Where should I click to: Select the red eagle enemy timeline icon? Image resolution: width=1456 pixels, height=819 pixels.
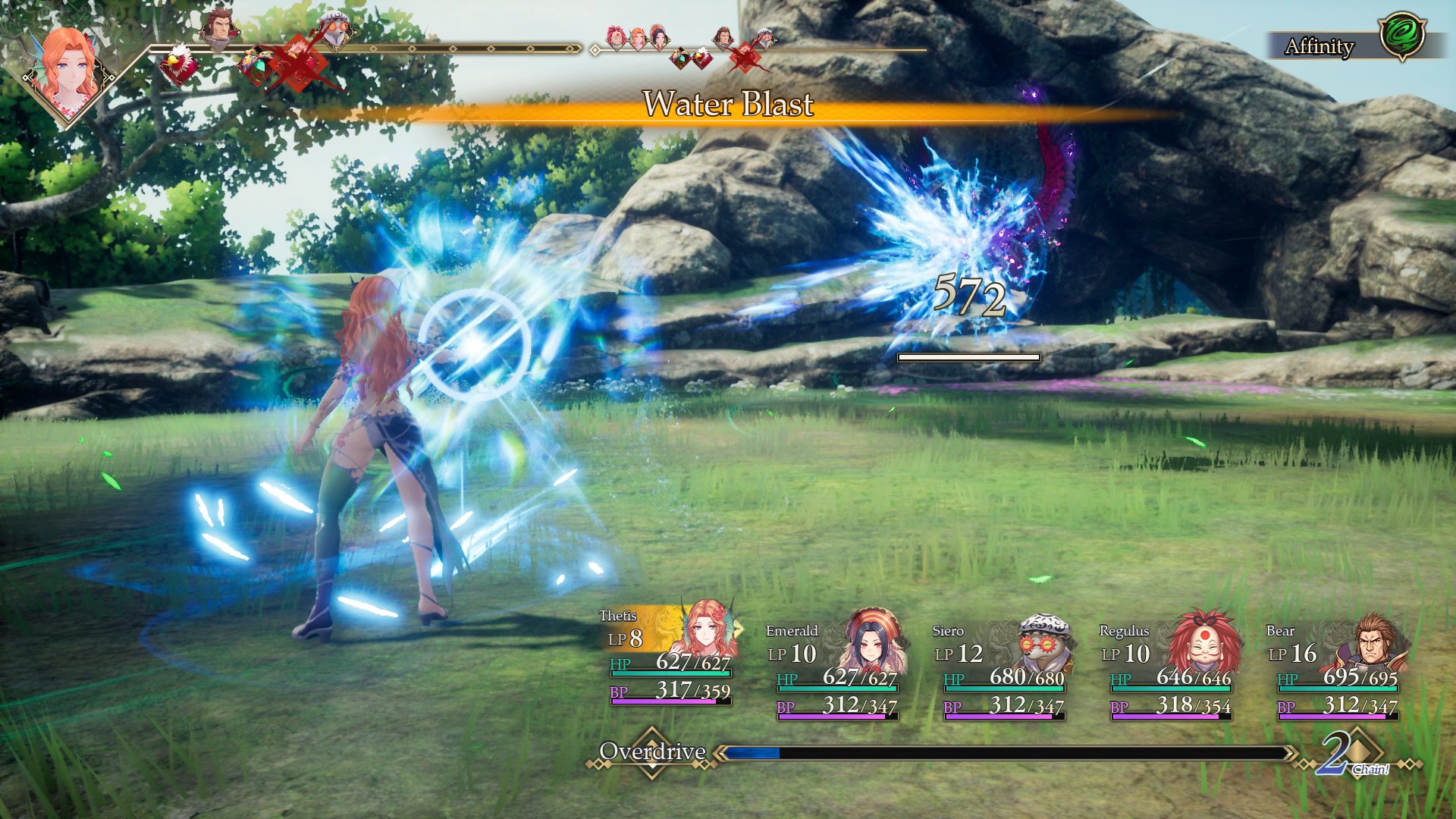tap(177, 62)
